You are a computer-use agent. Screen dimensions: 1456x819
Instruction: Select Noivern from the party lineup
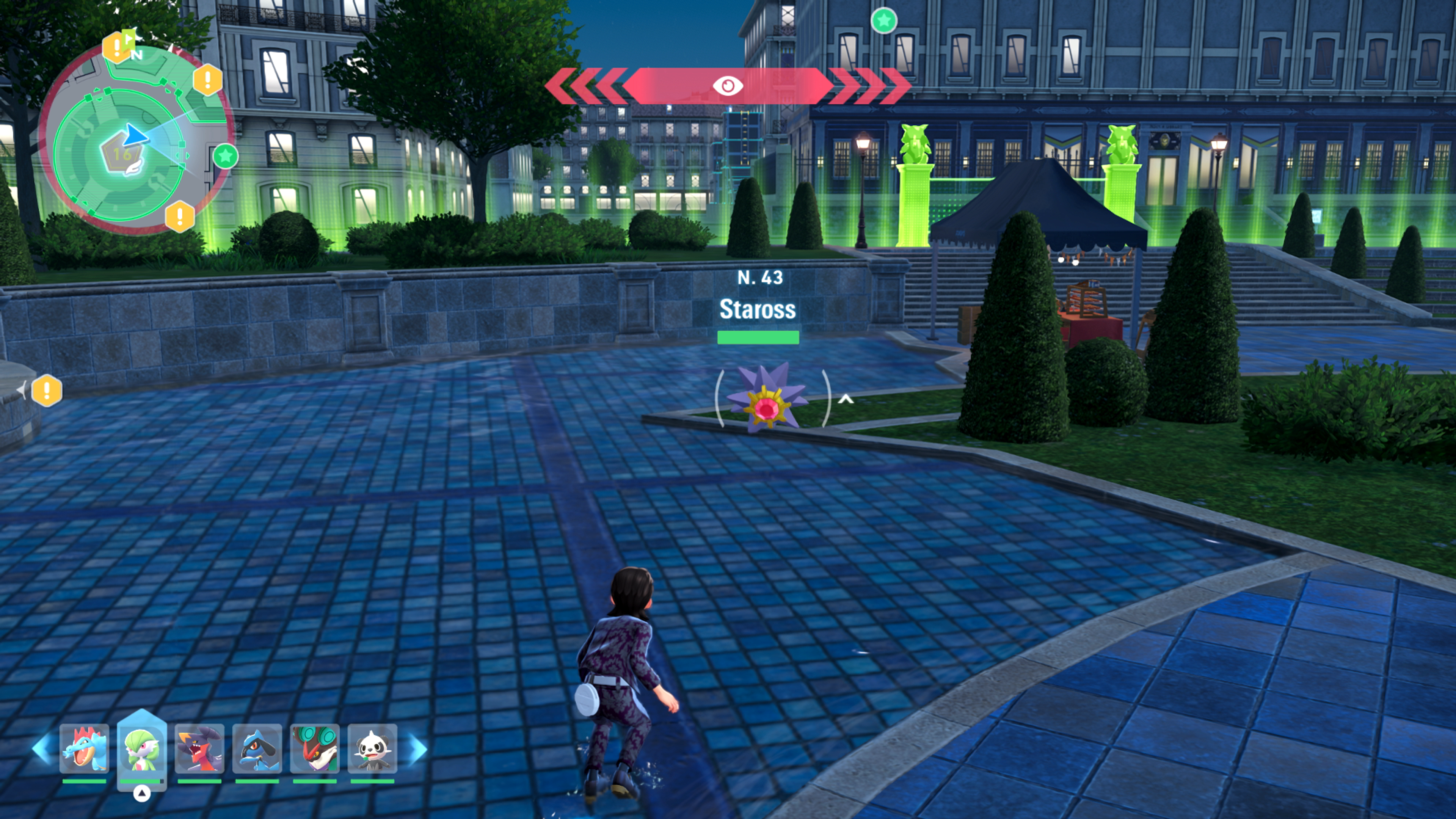pyautogui.click(x=315, y=748)
